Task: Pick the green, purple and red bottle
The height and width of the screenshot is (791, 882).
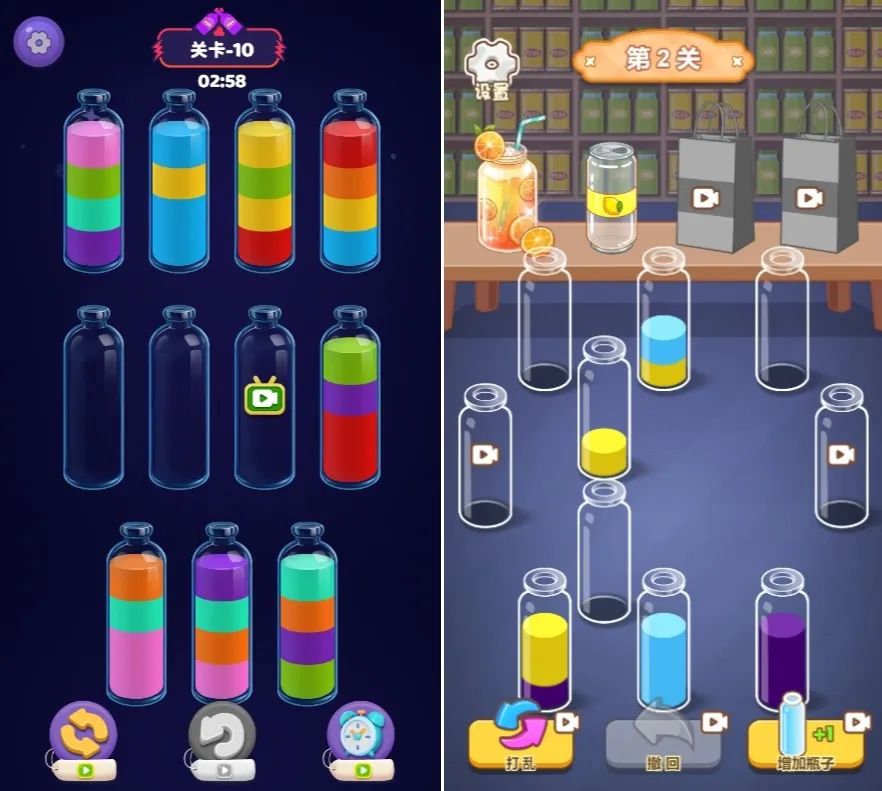Action: coord(350,400)
